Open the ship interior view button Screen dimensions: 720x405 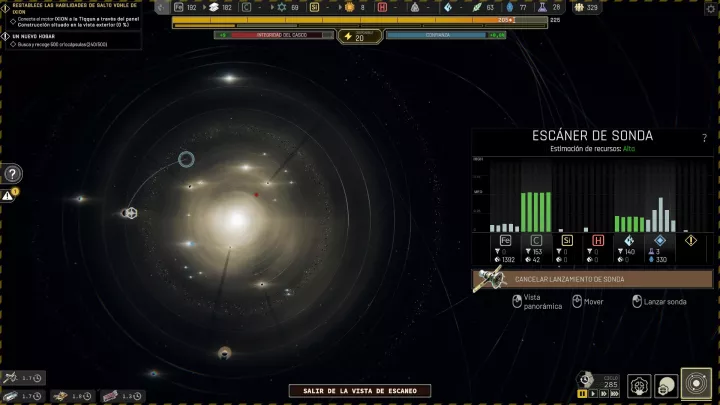click(x=639, y=385)
